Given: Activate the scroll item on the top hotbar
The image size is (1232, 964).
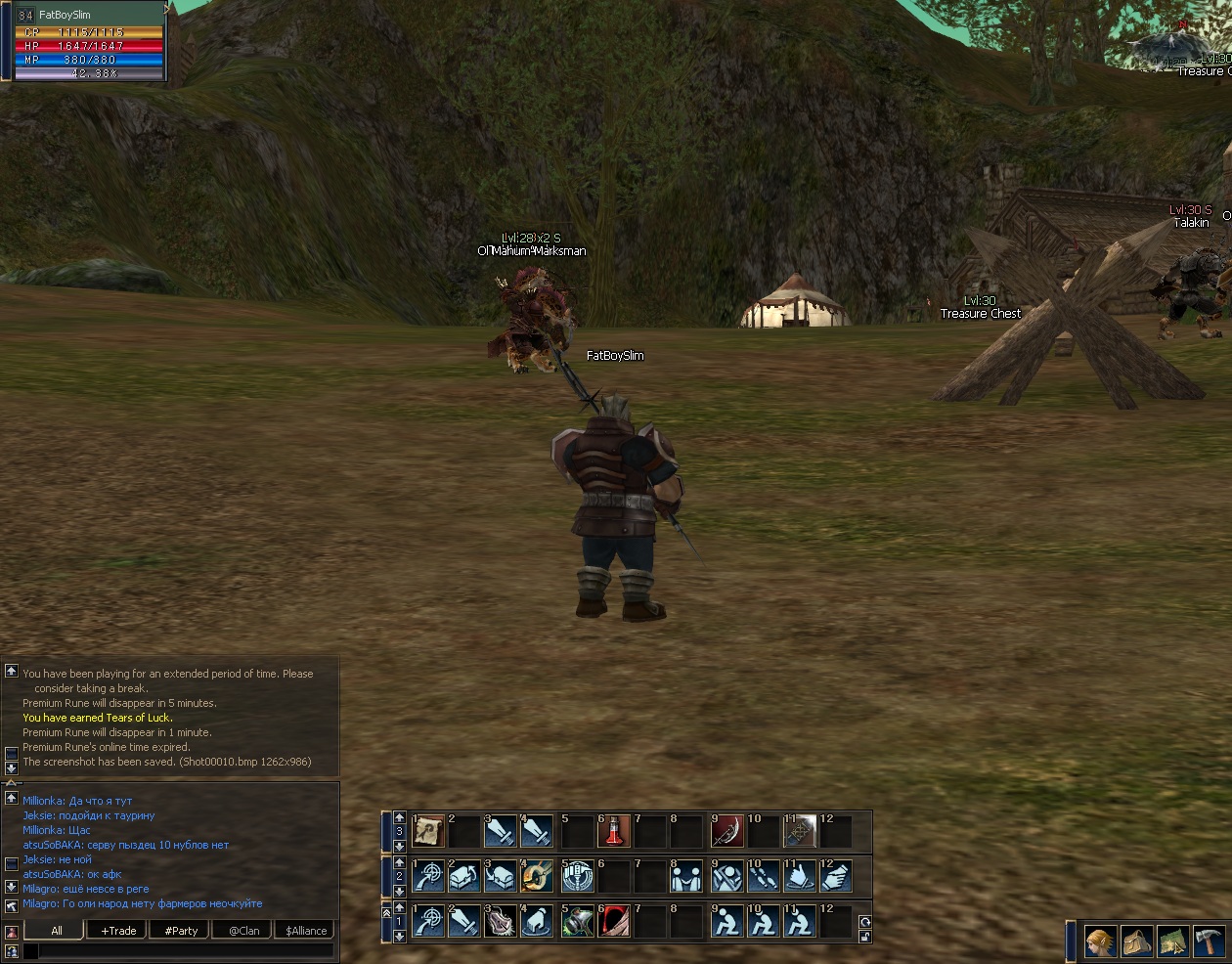Looking at the screenshot, I should point(428,832).
